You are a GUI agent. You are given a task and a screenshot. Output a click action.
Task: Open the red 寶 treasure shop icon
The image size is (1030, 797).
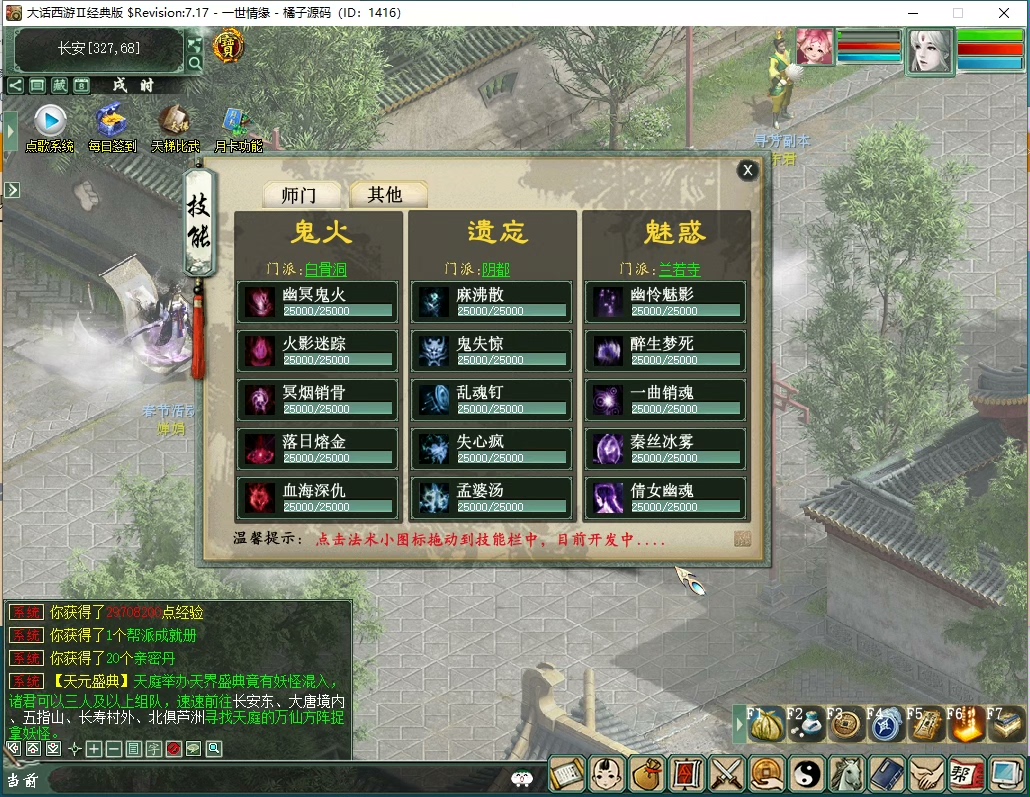229,45
